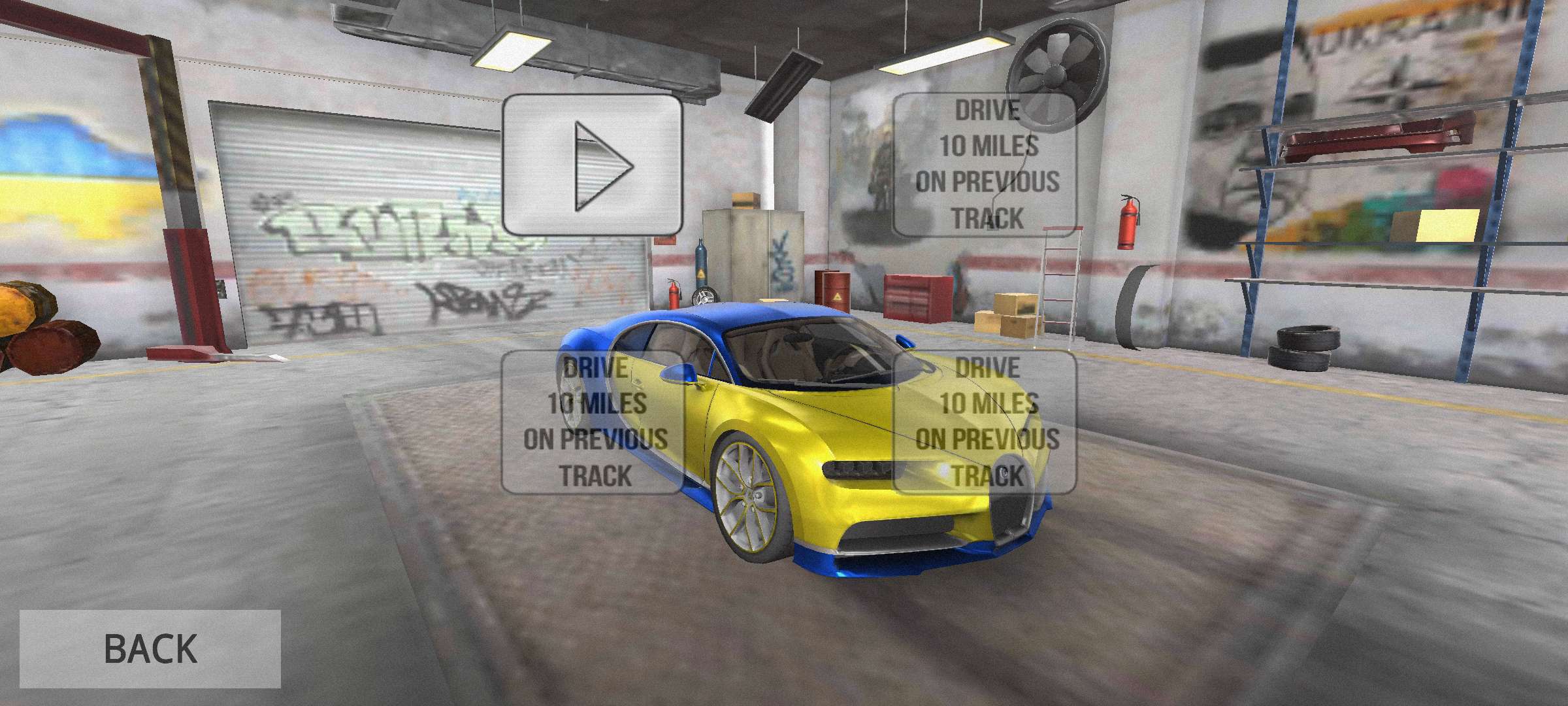1568x706 pixels.
Task: Go back using the BACK button
Action: tap(150, 648)
